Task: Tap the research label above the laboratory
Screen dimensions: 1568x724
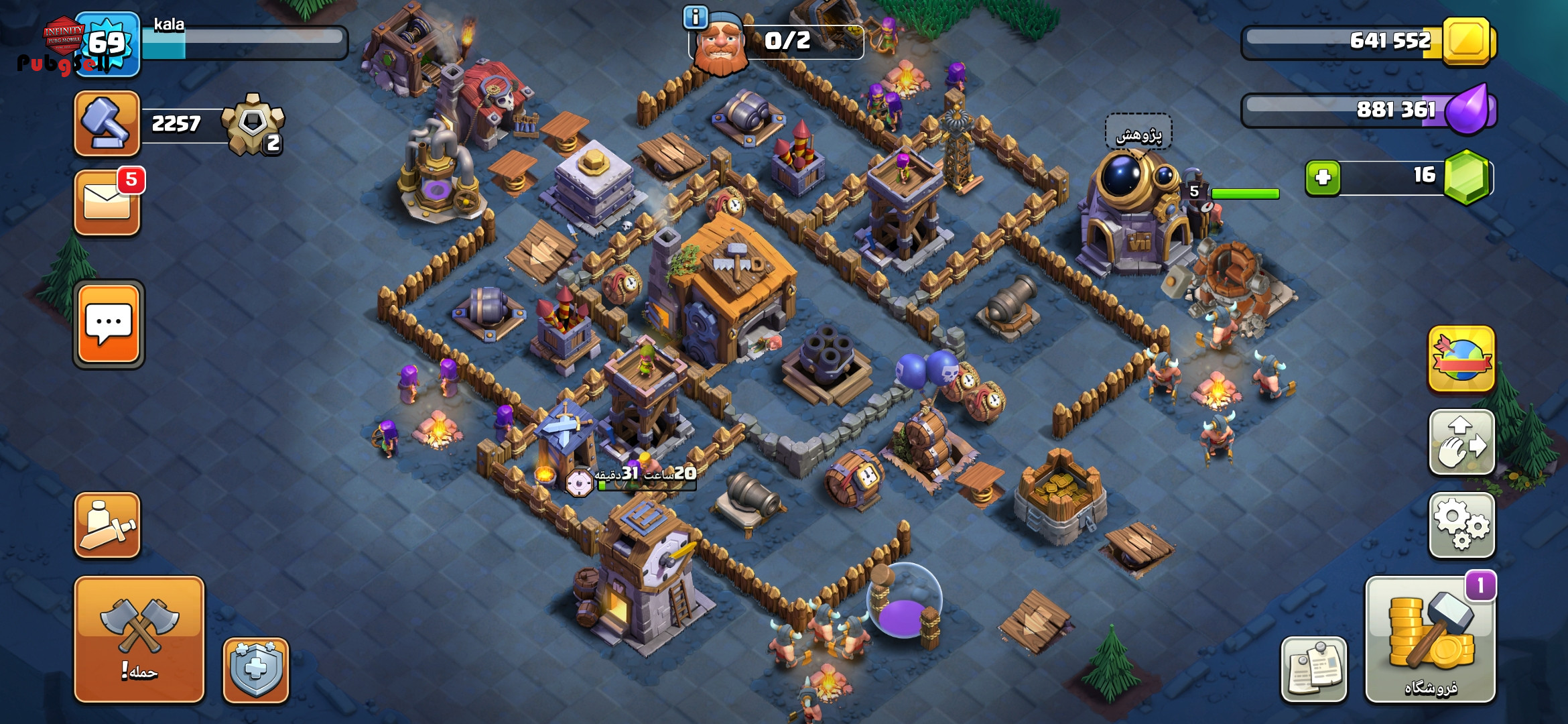Action: click(1138, 133)
